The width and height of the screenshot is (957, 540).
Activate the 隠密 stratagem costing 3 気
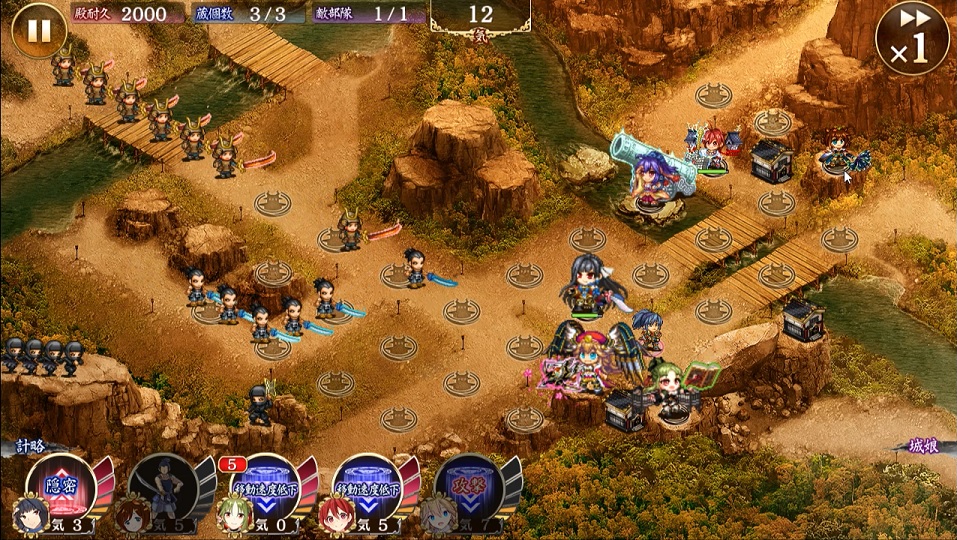(62, 489)
